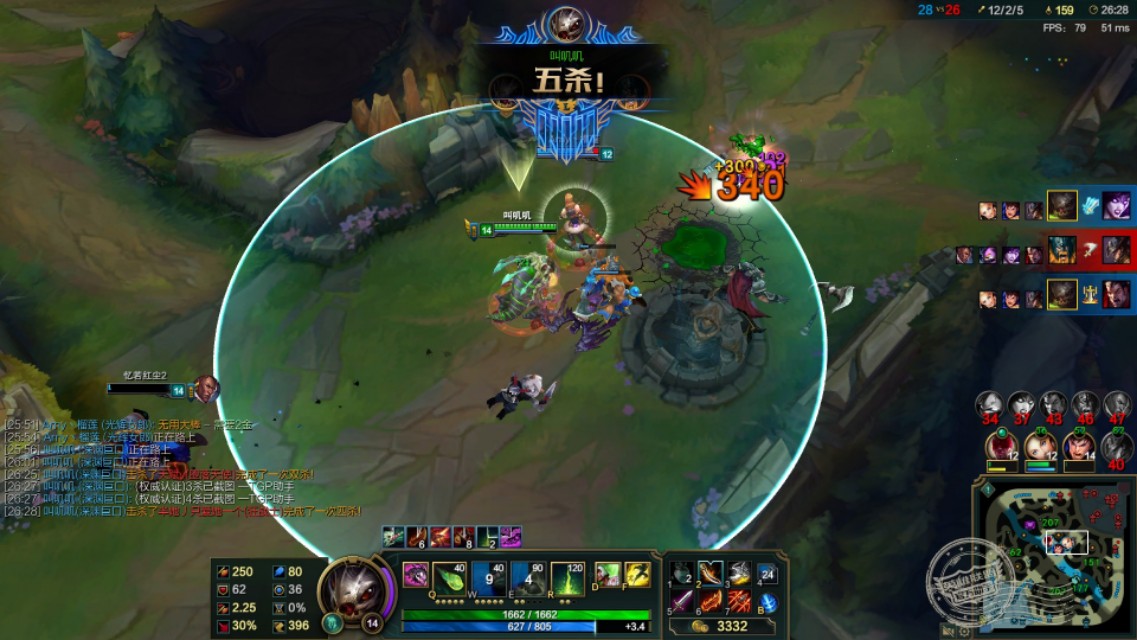The height and width of the screenshot is (640, 1137).
Task: Open minimap options with the gear icon
Action: click(965, 631)
